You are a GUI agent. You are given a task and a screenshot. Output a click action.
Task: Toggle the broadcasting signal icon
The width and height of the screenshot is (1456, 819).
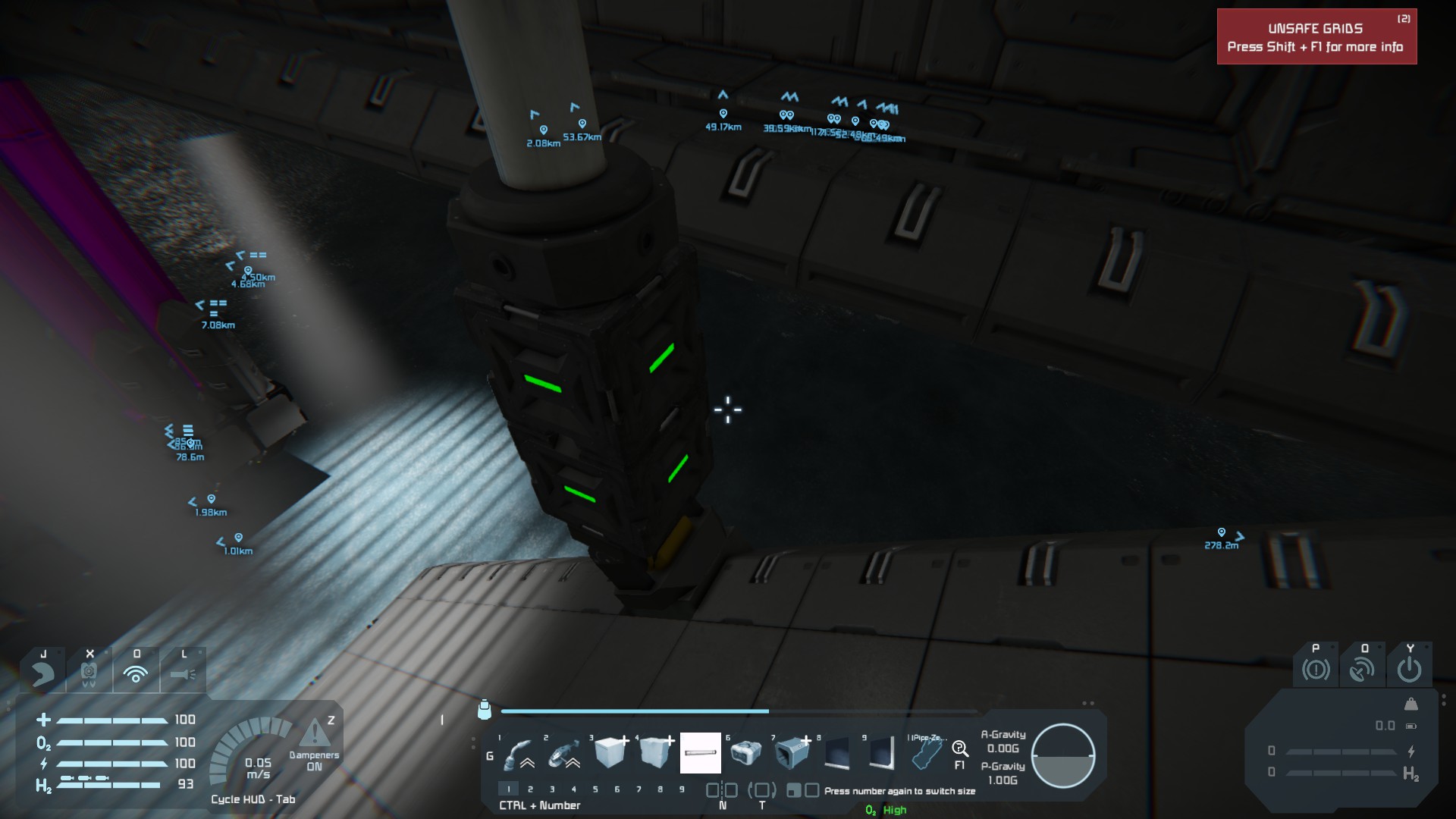click(136, 673)
